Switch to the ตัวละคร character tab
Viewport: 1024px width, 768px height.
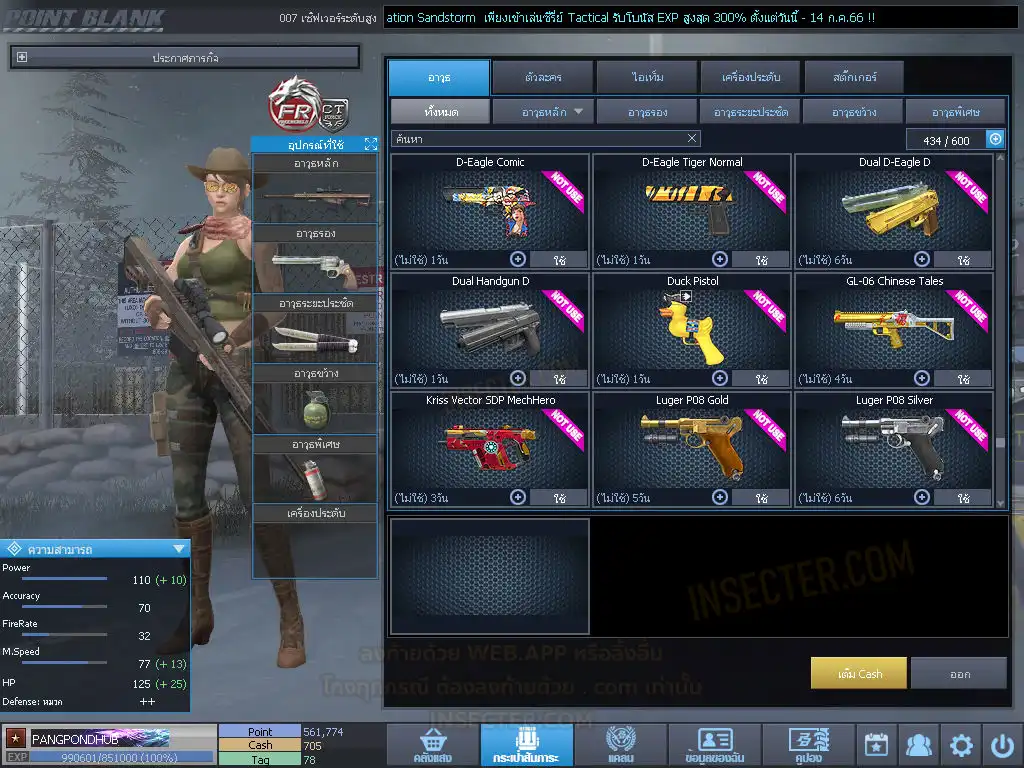tap(541, 77)
